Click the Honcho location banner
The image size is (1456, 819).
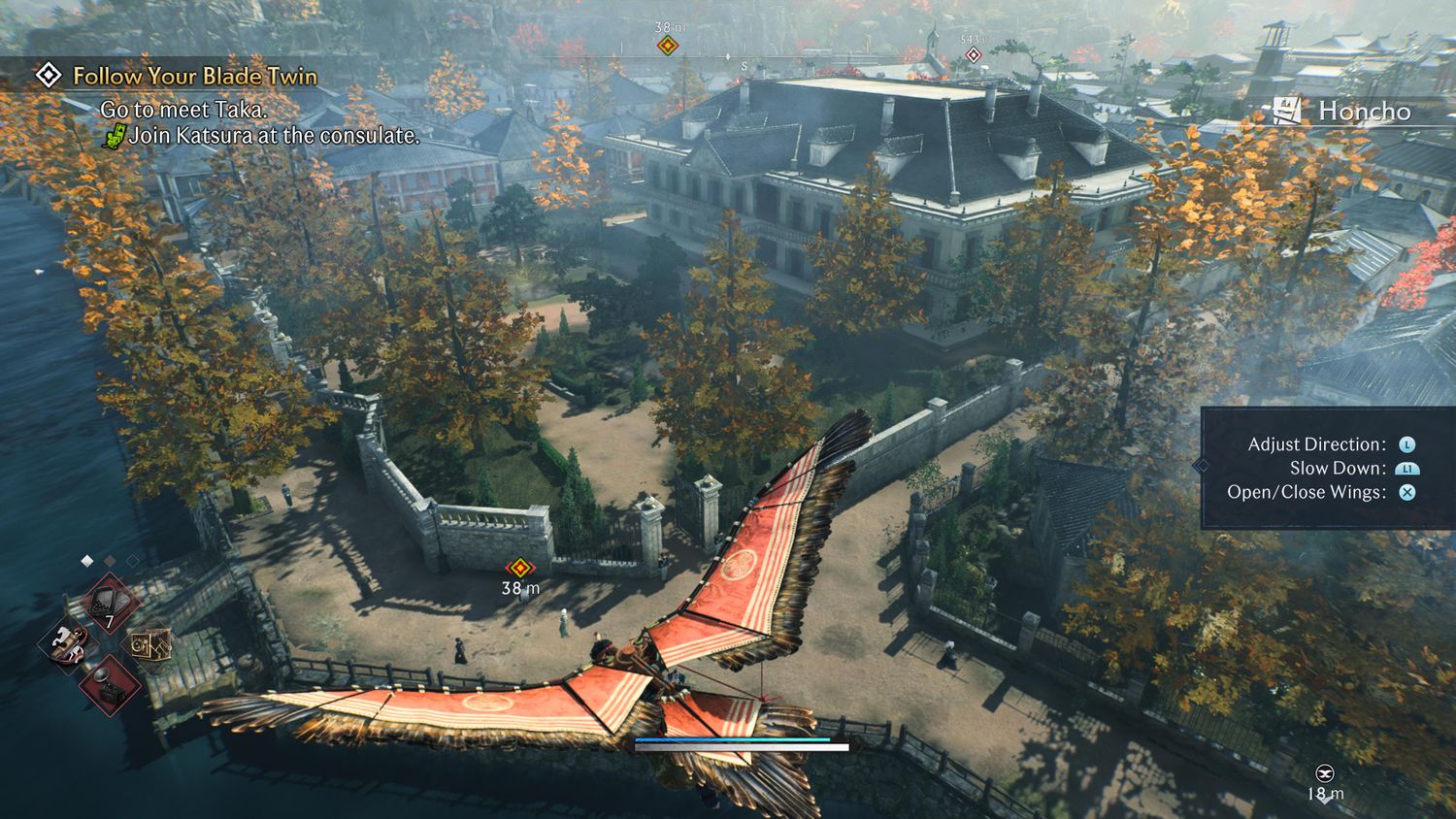(x=1344, y=112)
